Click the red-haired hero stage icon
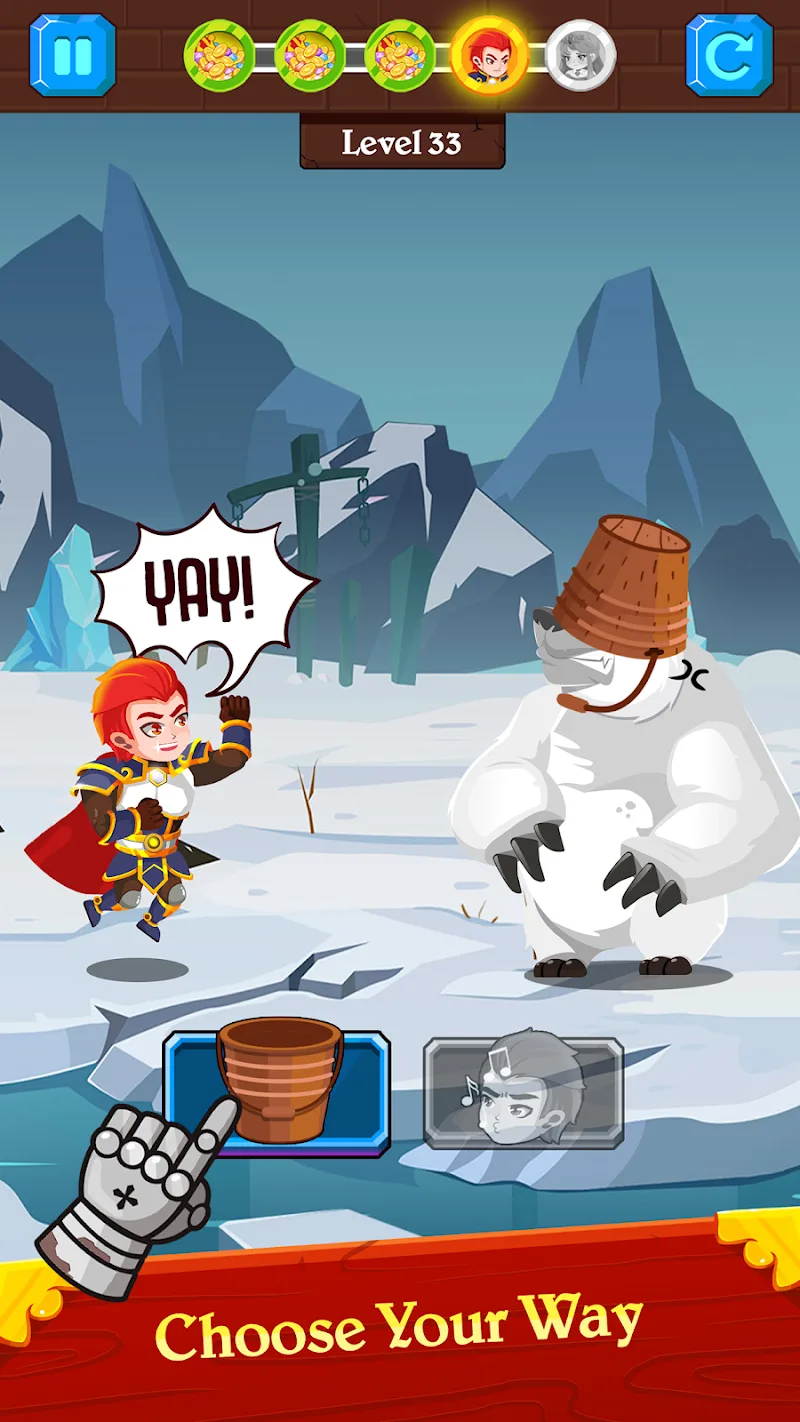Viewport: 800px width, 1422px height. pos(489,55)
